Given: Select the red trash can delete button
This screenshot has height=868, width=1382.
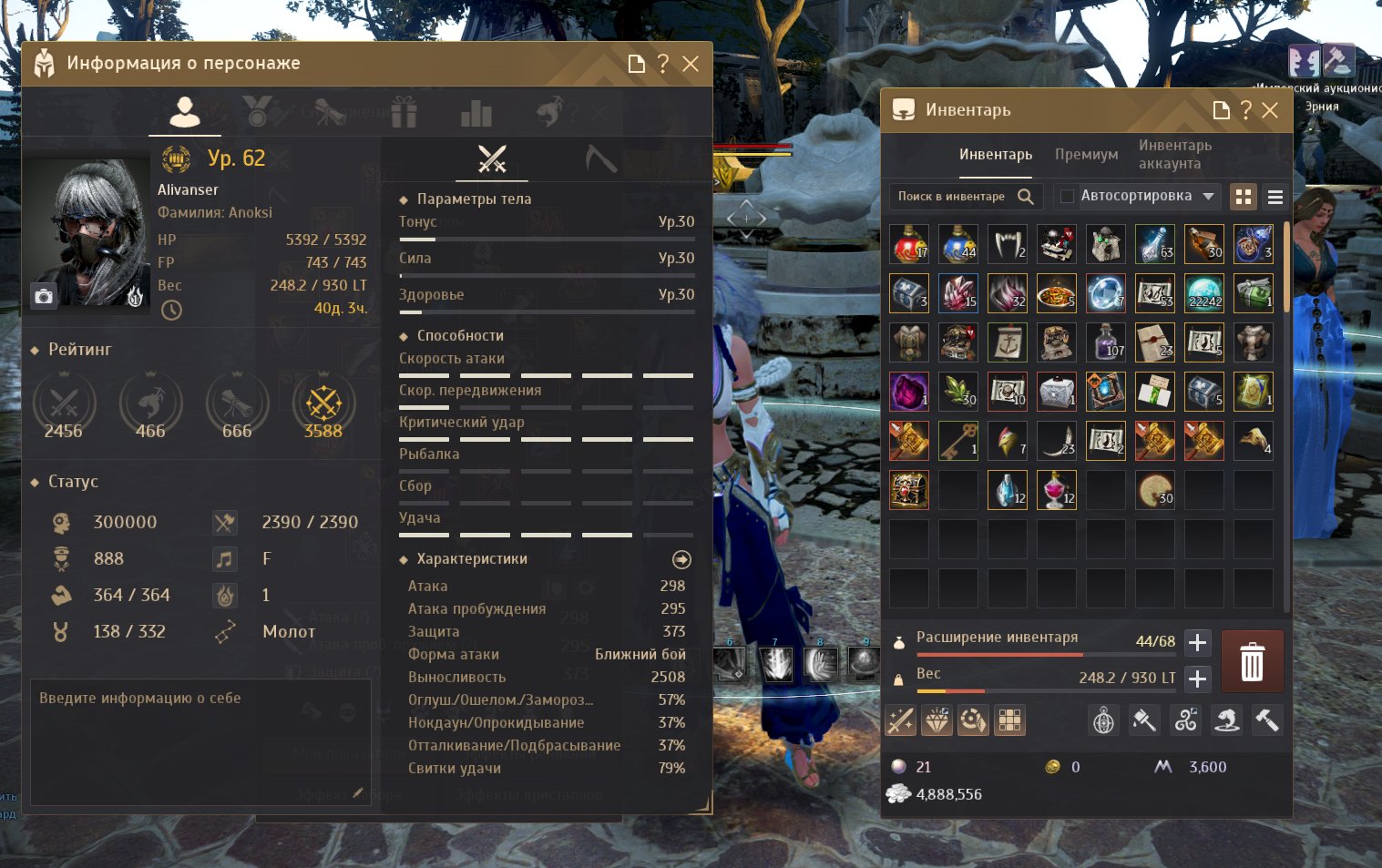Looking at the screenshot, I should click(x=1252, y=661).
